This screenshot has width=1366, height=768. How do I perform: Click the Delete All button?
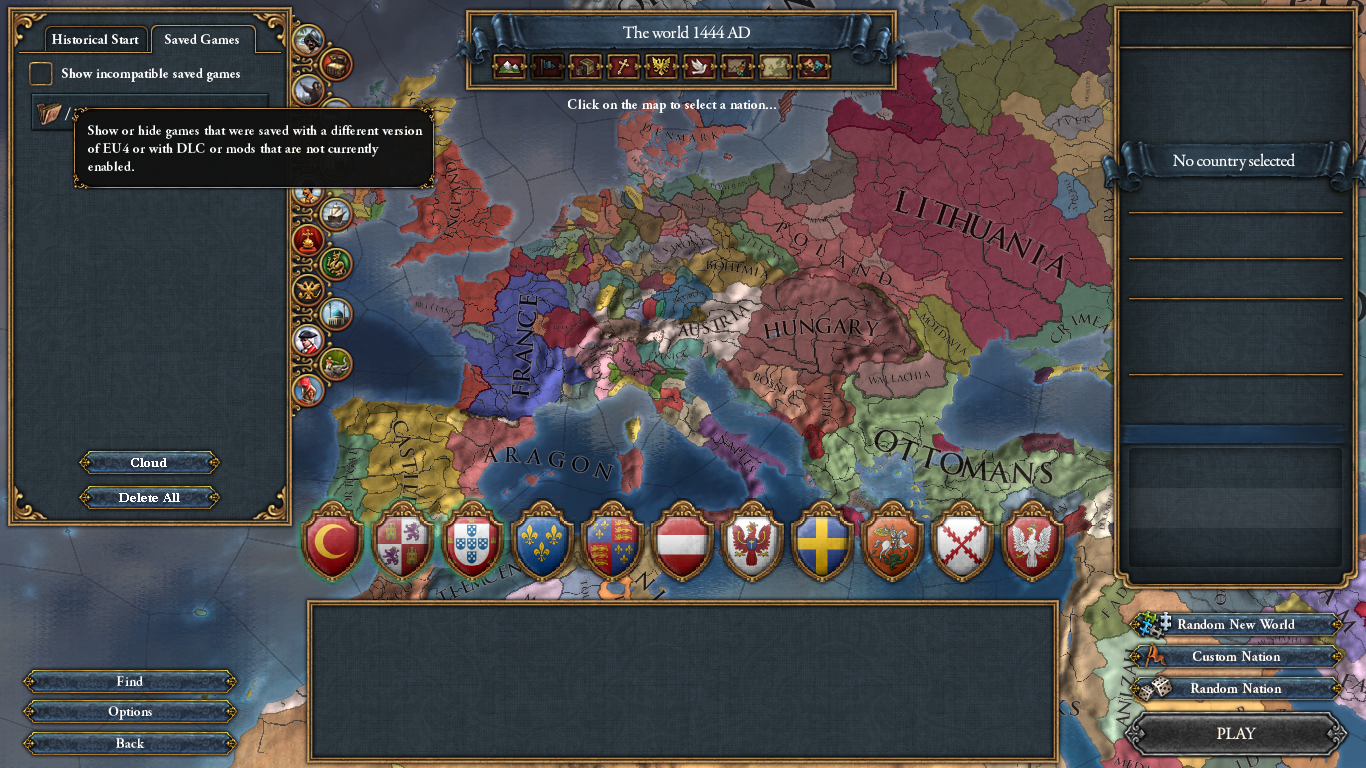148,497
